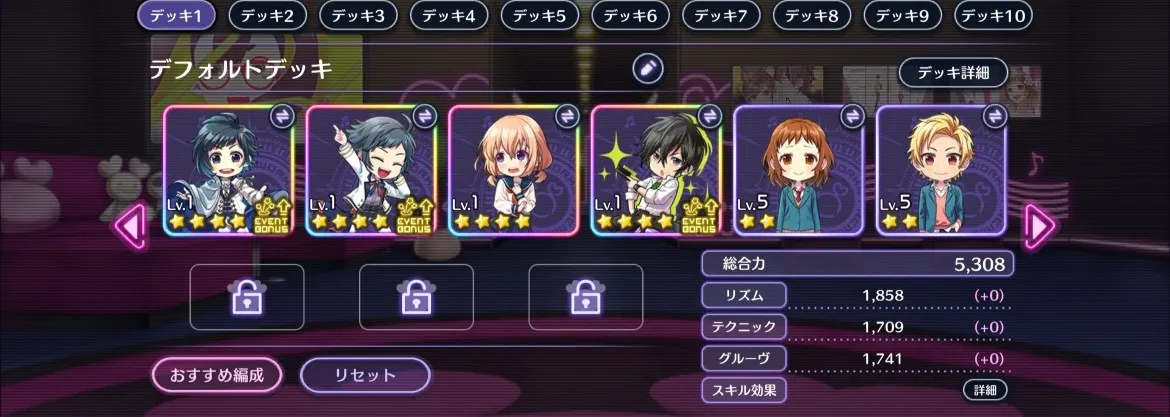This screenshot has height=417, width=1170.
Task: Switch to the デッキ3 tab
Action: click(359, 16)
